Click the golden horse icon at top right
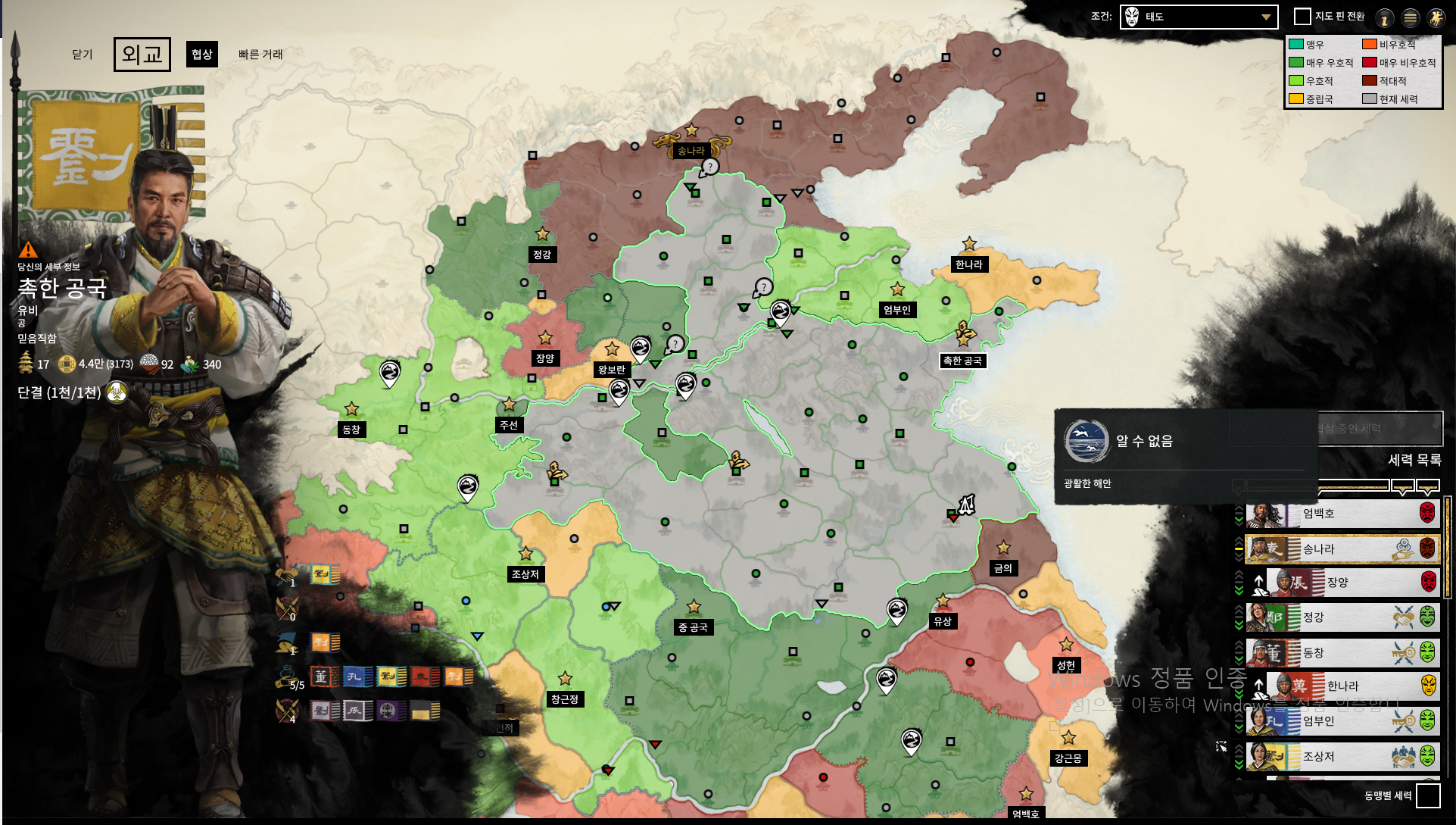Viewport: 1456px width, 825px height. tap(1436, 17)
